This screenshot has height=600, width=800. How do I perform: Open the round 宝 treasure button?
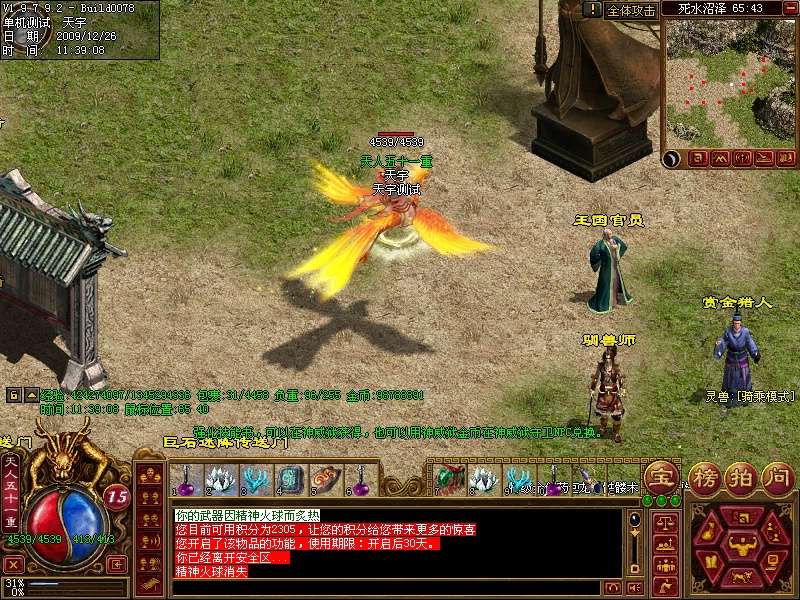660,474
